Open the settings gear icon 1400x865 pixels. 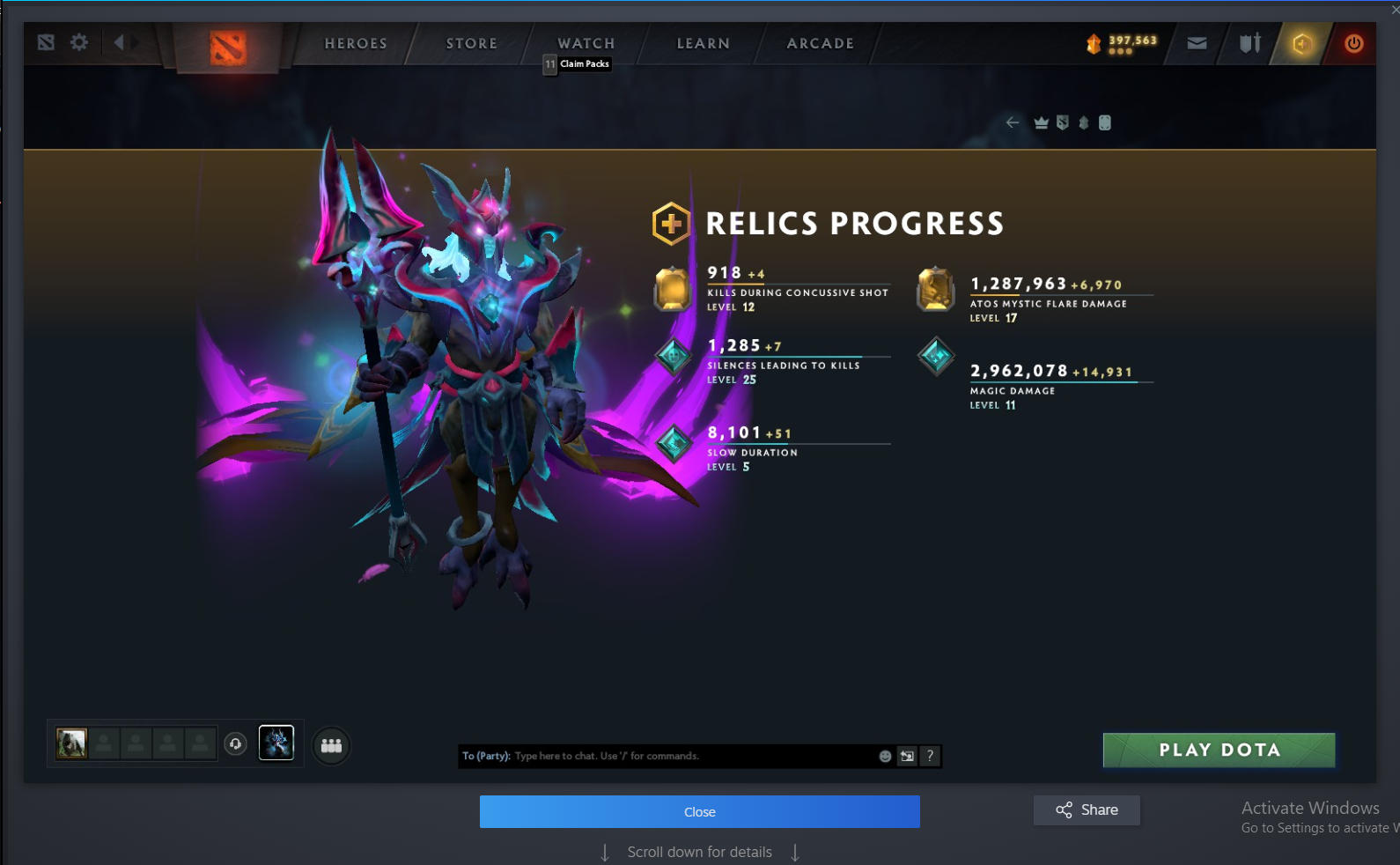(79, 41)
